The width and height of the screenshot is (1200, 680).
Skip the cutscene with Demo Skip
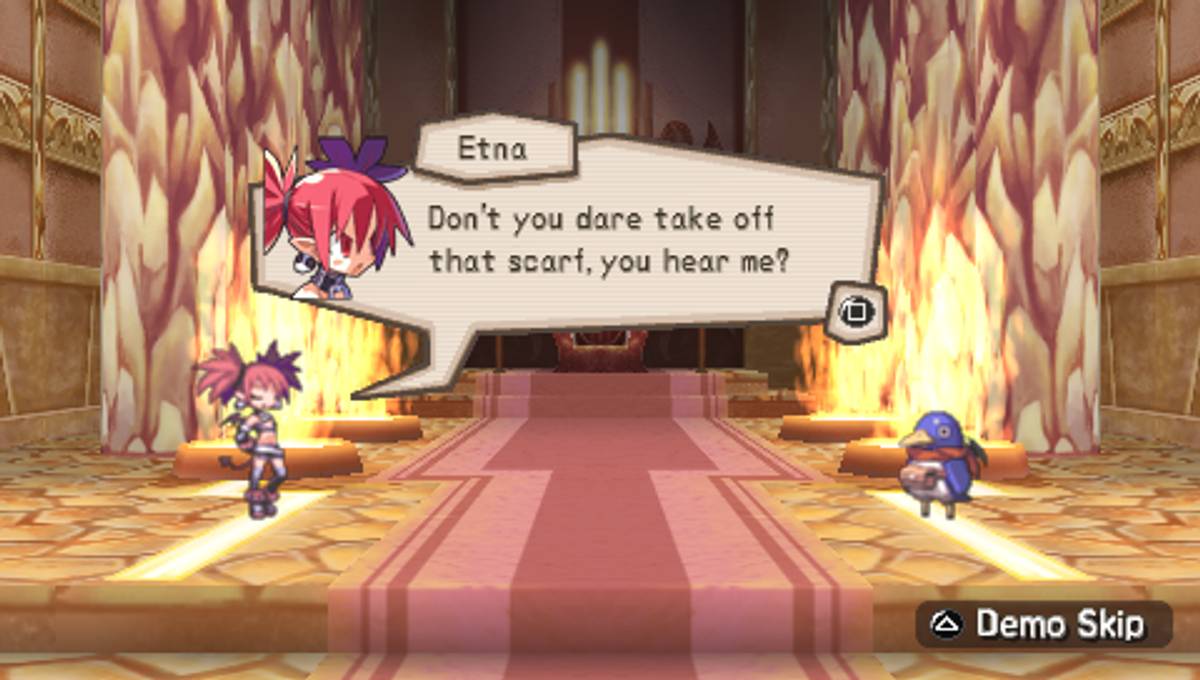coord(1041,625)
